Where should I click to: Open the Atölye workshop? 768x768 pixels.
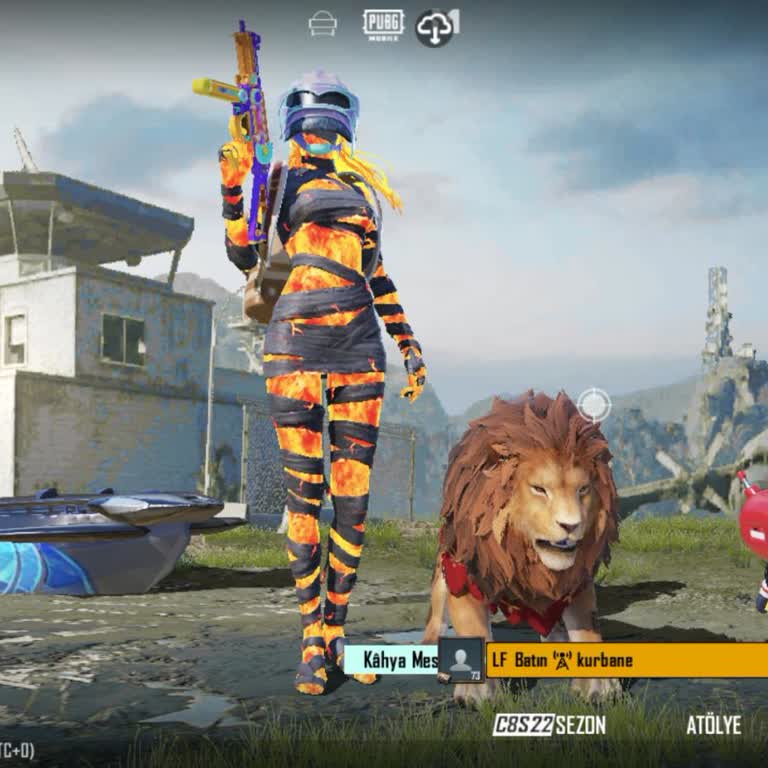713,725
